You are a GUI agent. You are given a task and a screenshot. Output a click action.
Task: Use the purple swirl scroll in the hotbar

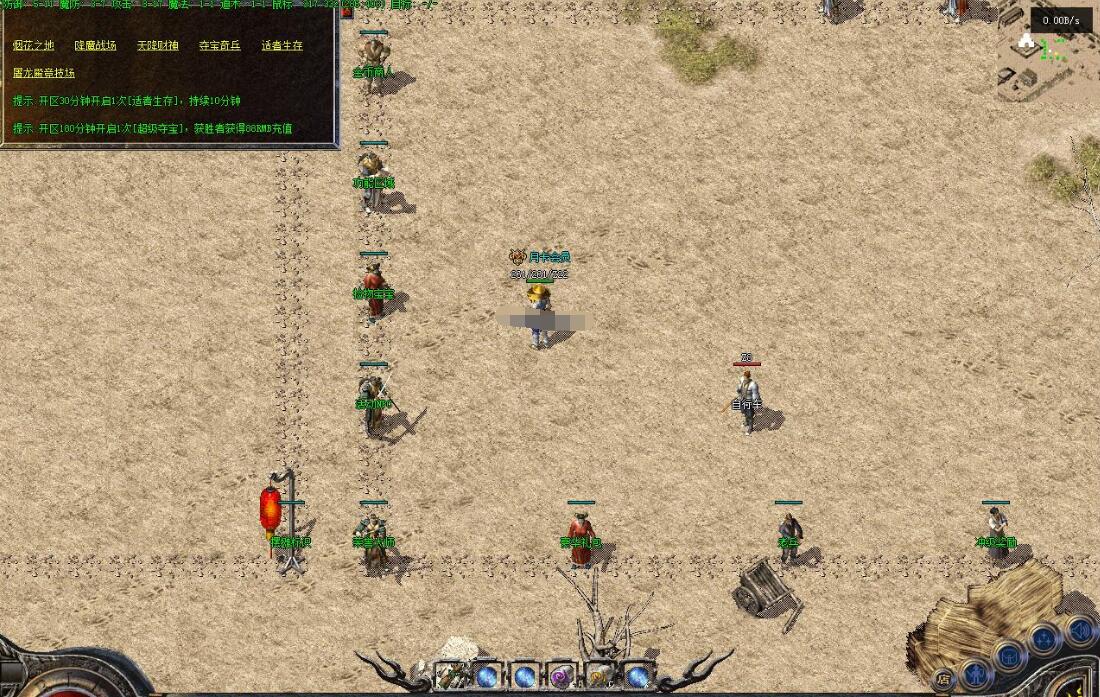point(562,677)
